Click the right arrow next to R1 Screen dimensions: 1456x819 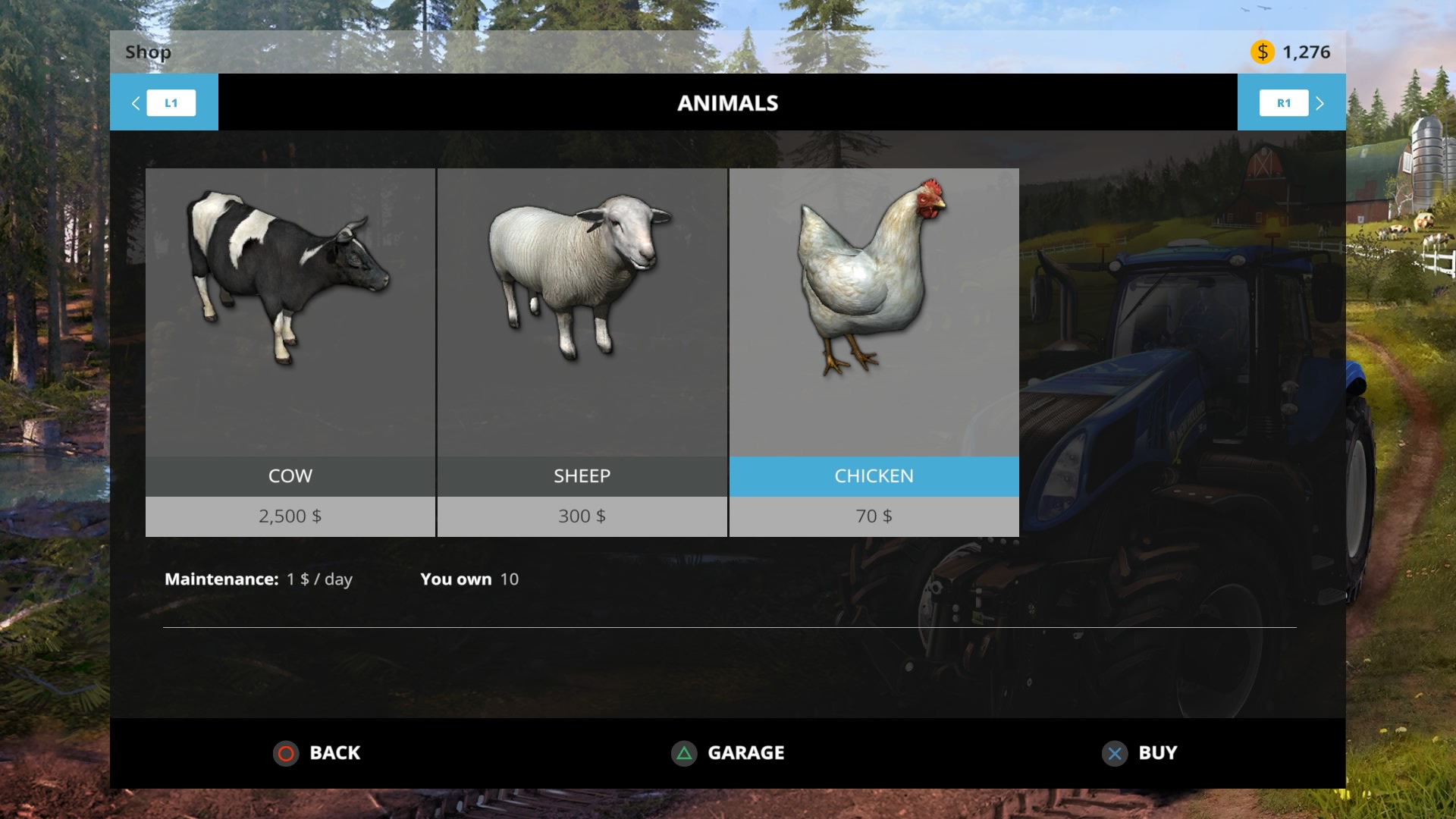(x=1320, y=102)
